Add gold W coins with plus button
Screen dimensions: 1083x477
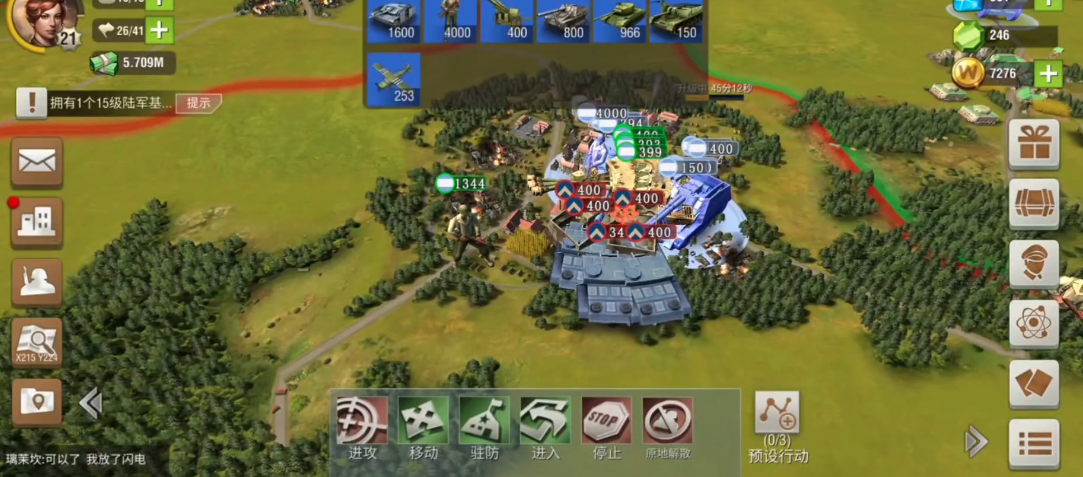pos(1047,73)
